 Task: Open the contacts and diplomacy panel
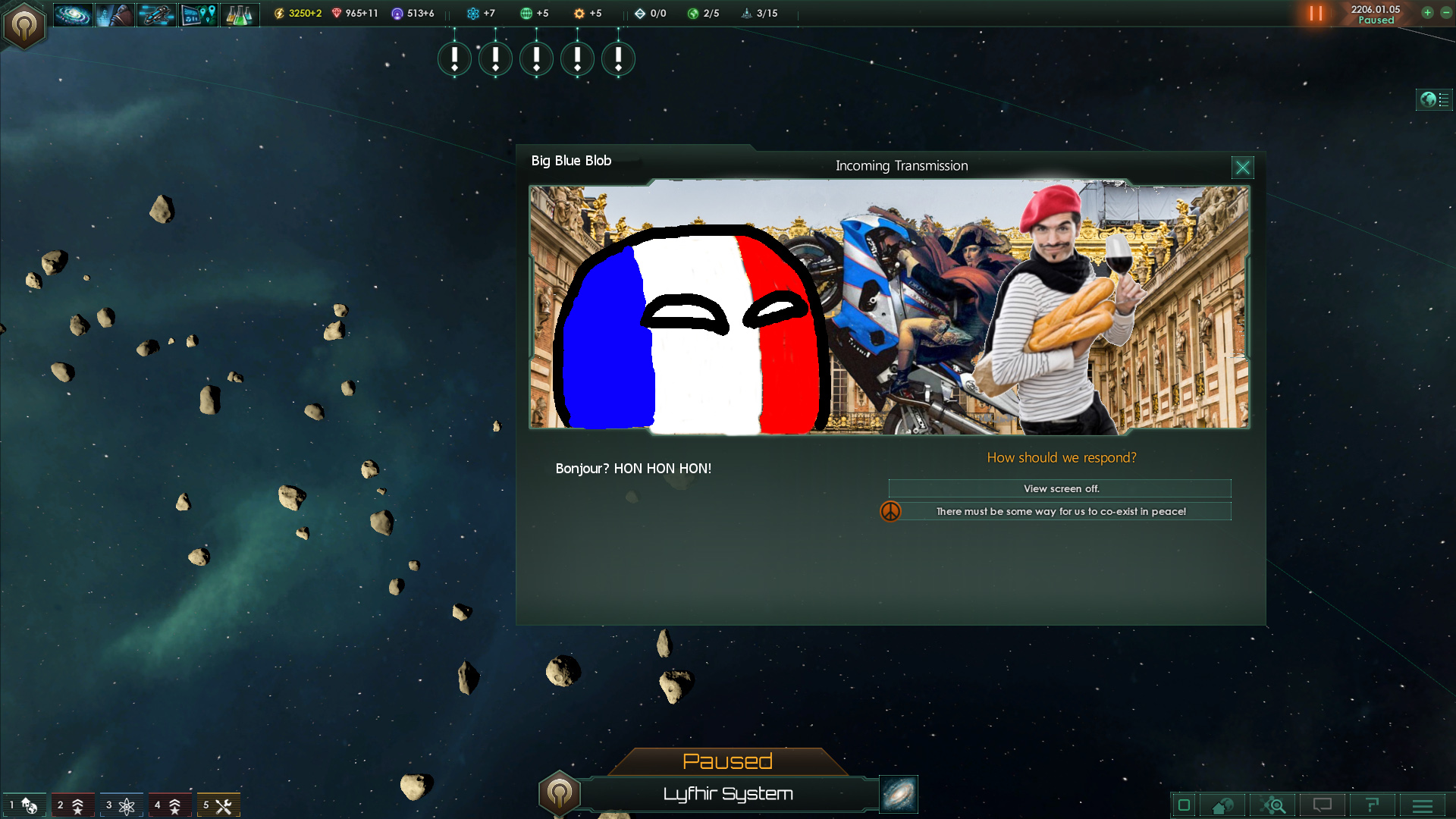(115, 14)
